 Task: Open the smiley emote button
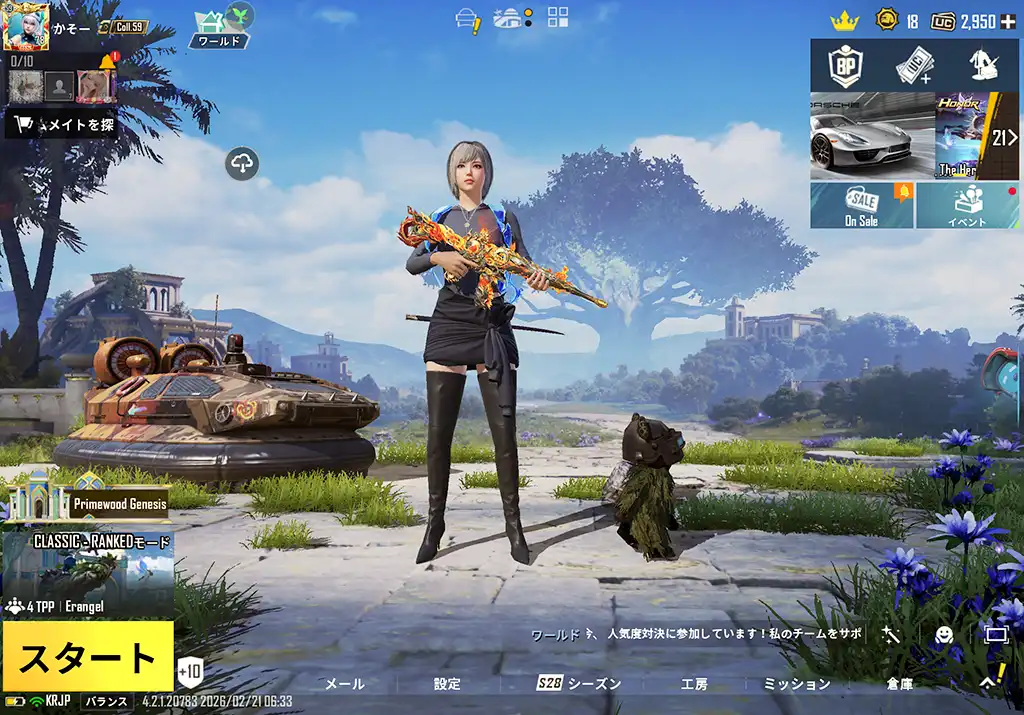(x=943, y=635)
